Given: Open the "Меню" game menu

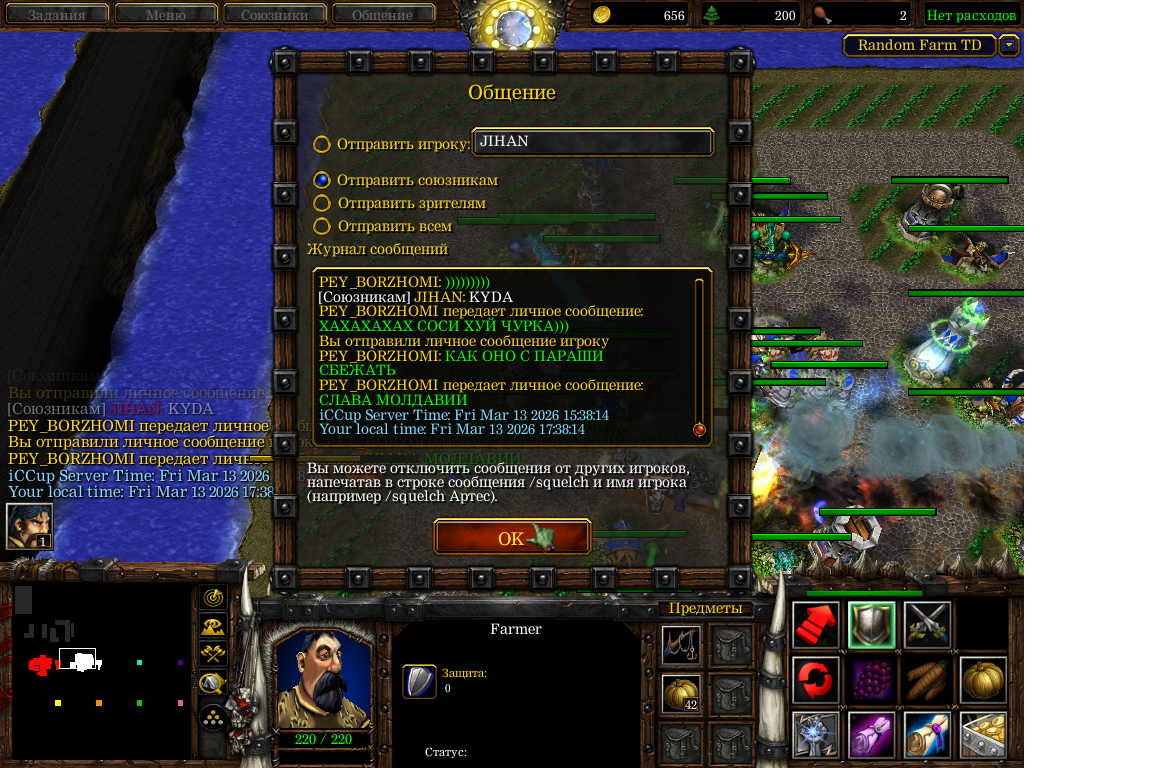Looking at the screenshot, I should [165, 15].
